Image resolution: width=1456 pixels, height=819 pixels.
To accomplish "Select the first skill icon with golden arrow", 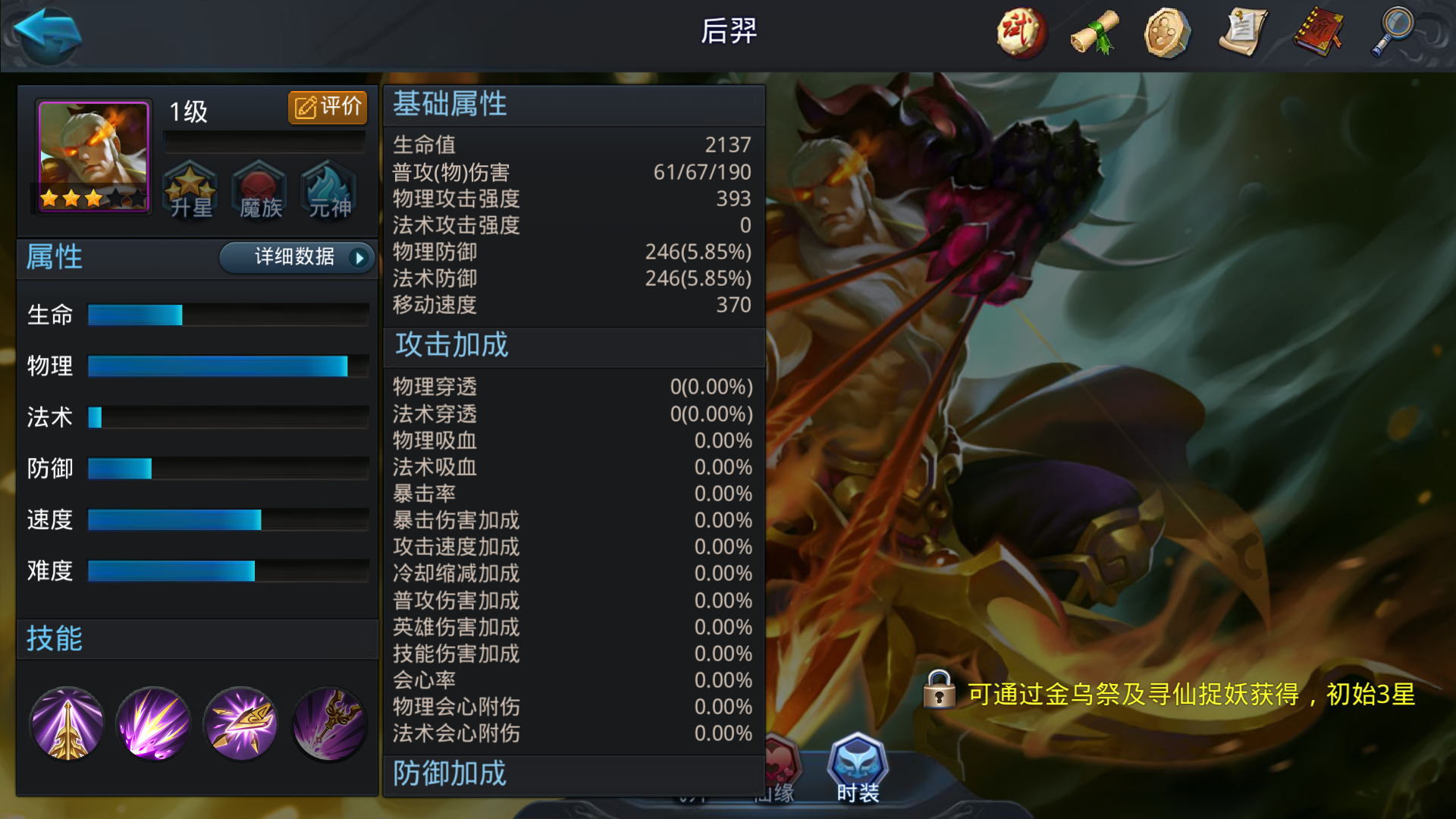I will pyautogui.click(x=67, y=723).
